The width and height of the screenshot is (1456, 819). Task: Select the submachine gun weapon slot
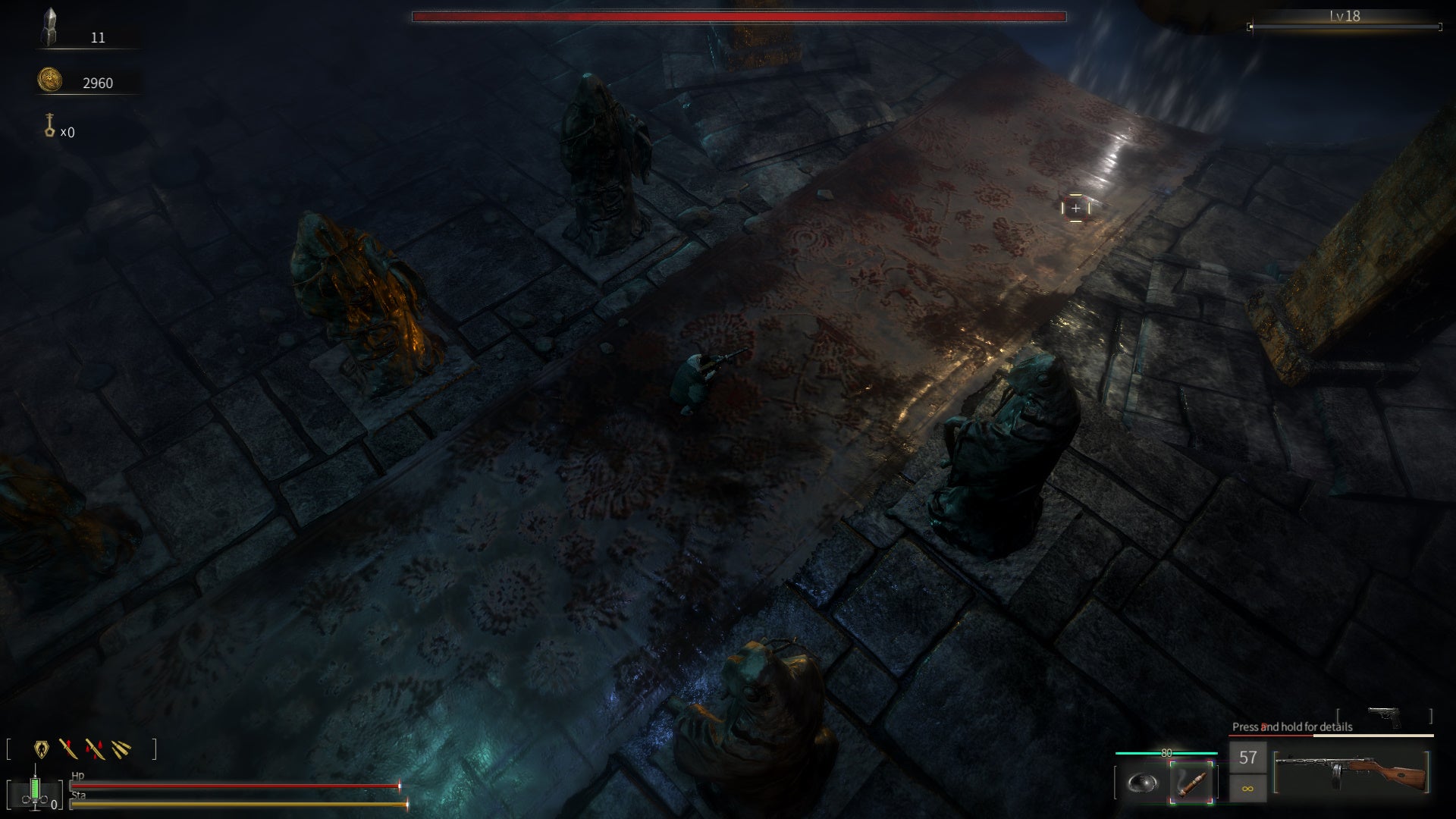(x=1351, y=771)
